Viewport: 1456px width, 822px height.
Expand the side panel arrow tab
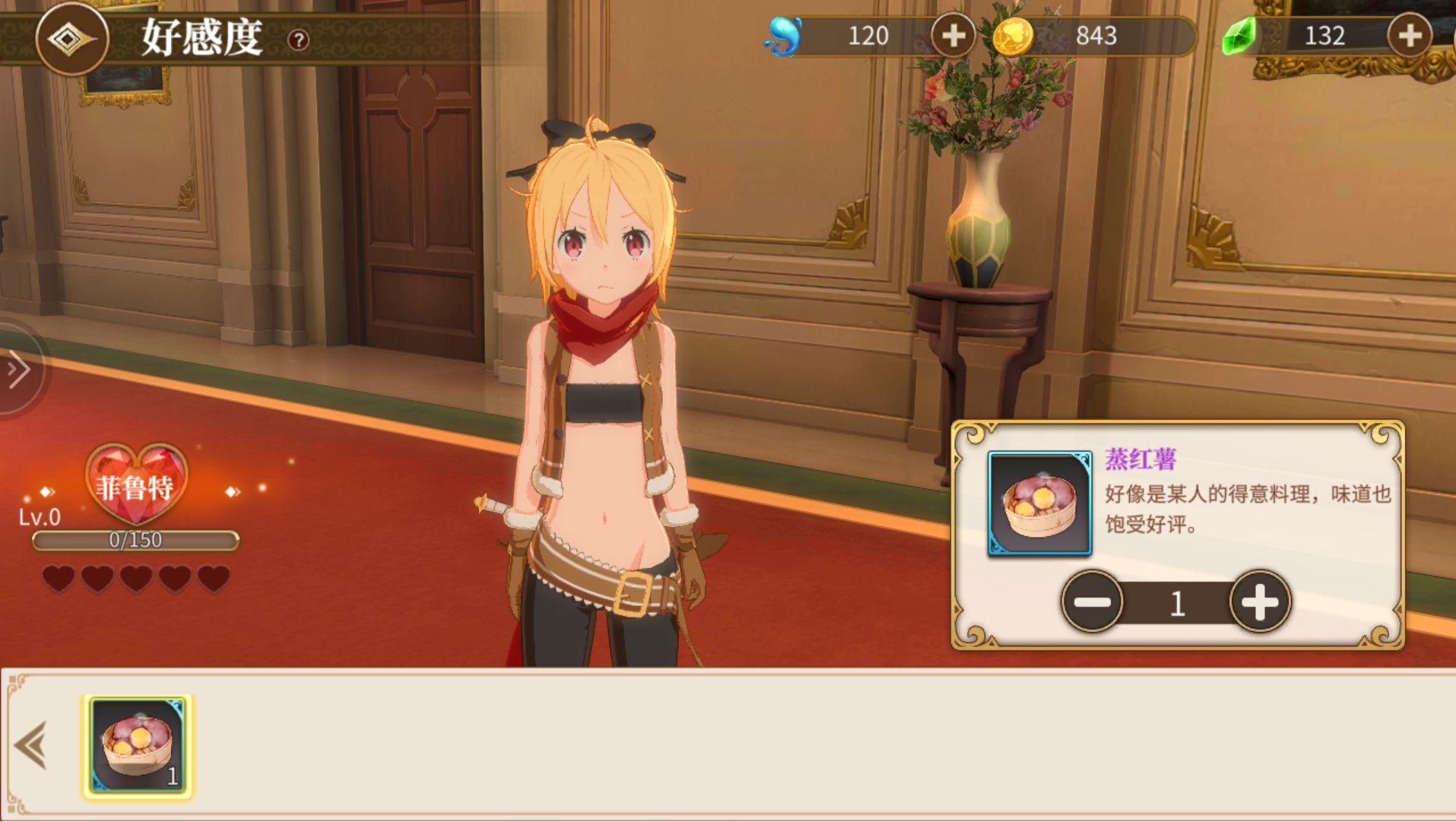click(18, 370)
